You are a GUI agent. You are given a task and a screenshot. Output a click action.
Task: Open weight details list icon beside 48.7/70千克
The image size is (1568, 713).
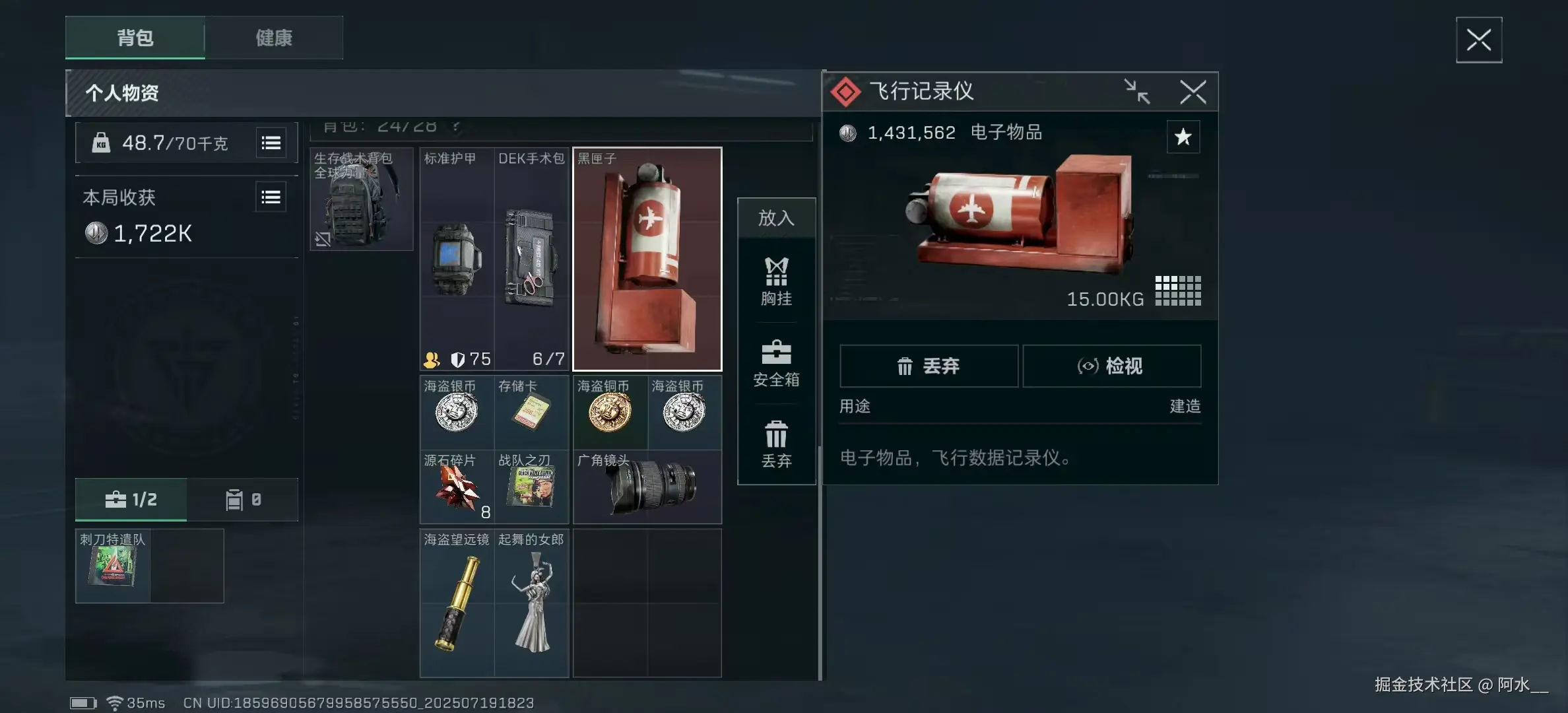pos(271,142)
